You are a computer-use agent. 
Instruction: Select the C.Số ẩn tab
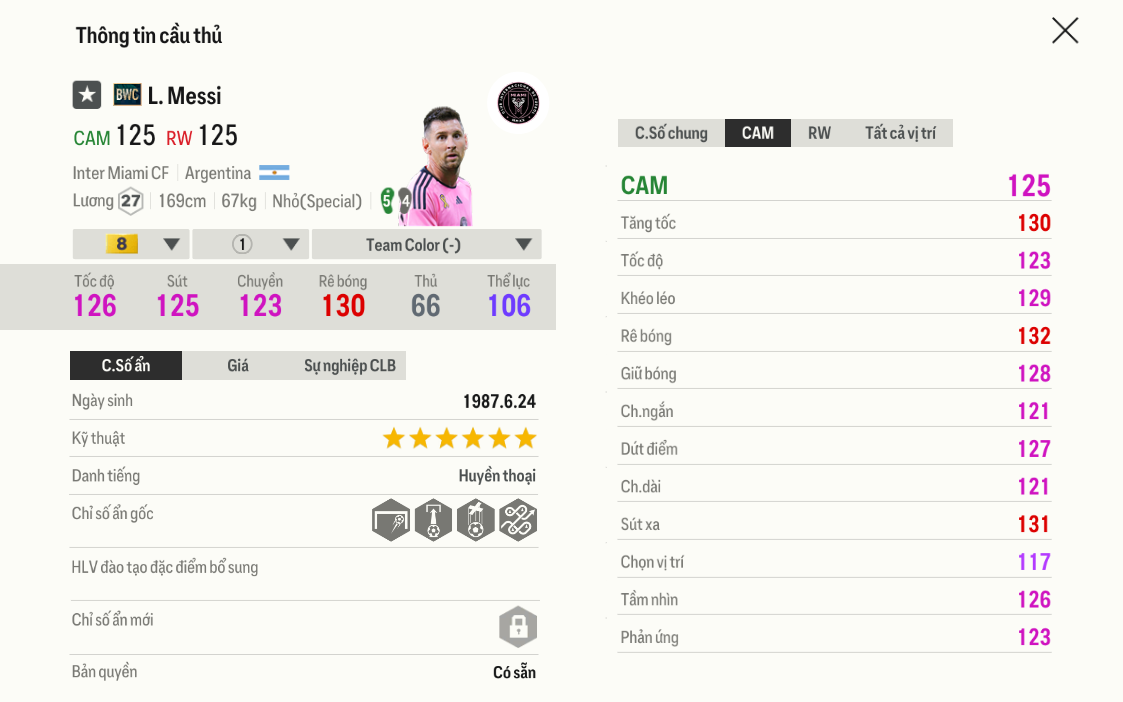[x=126, y=366]
